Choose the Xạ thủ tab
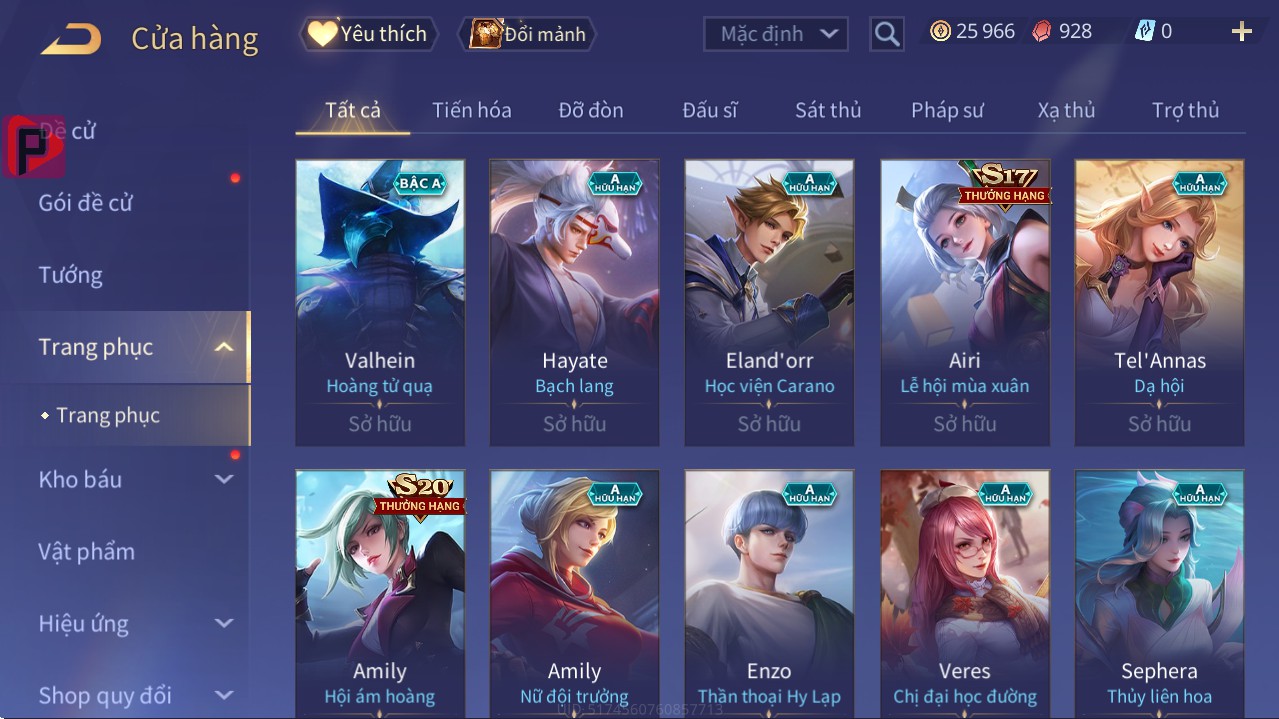 pos(1066,110)
